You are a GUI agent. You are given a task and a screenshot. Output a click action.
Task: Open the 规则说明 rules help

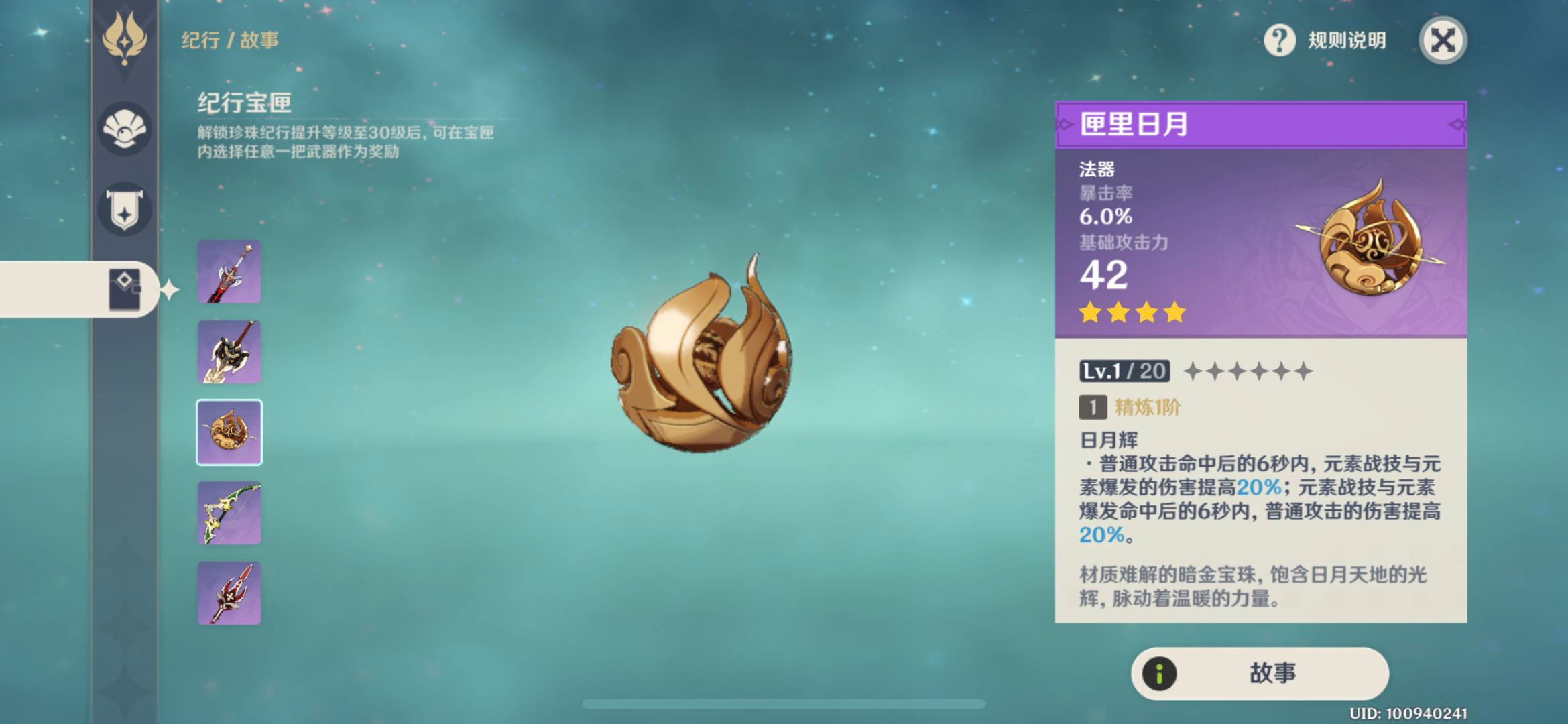1325,40
